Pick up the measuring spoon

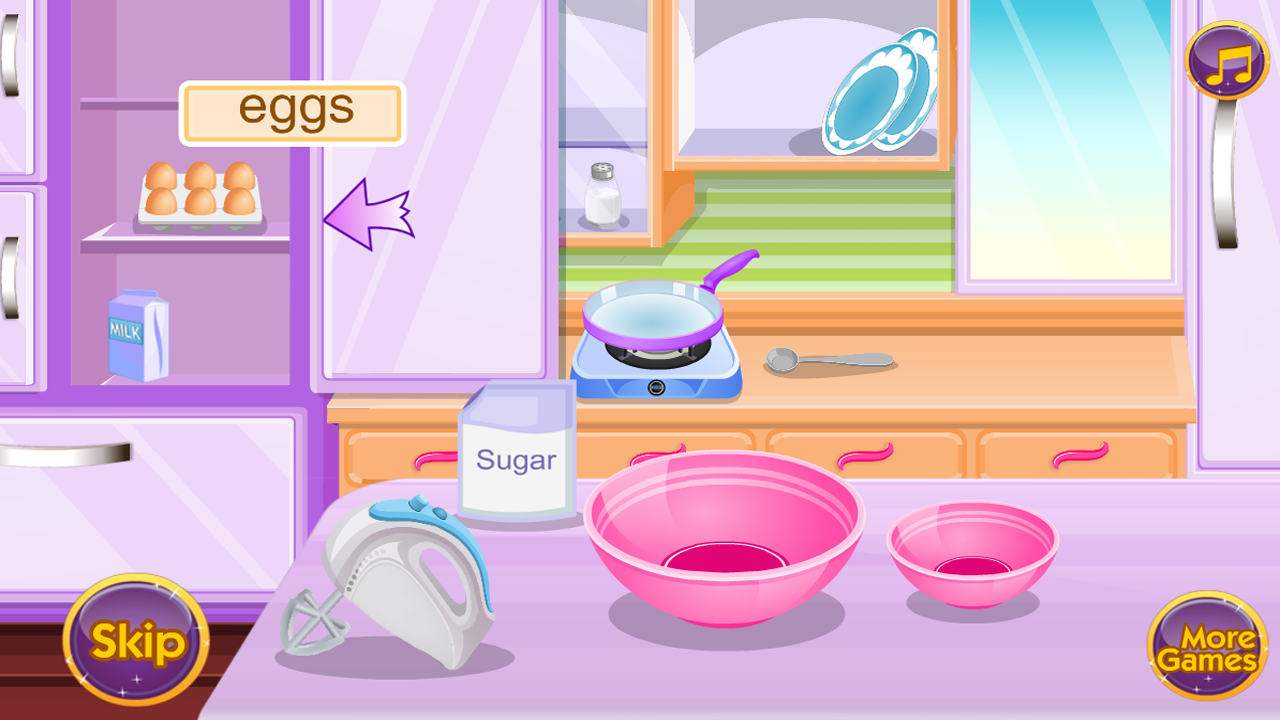[x=830, y=358]
